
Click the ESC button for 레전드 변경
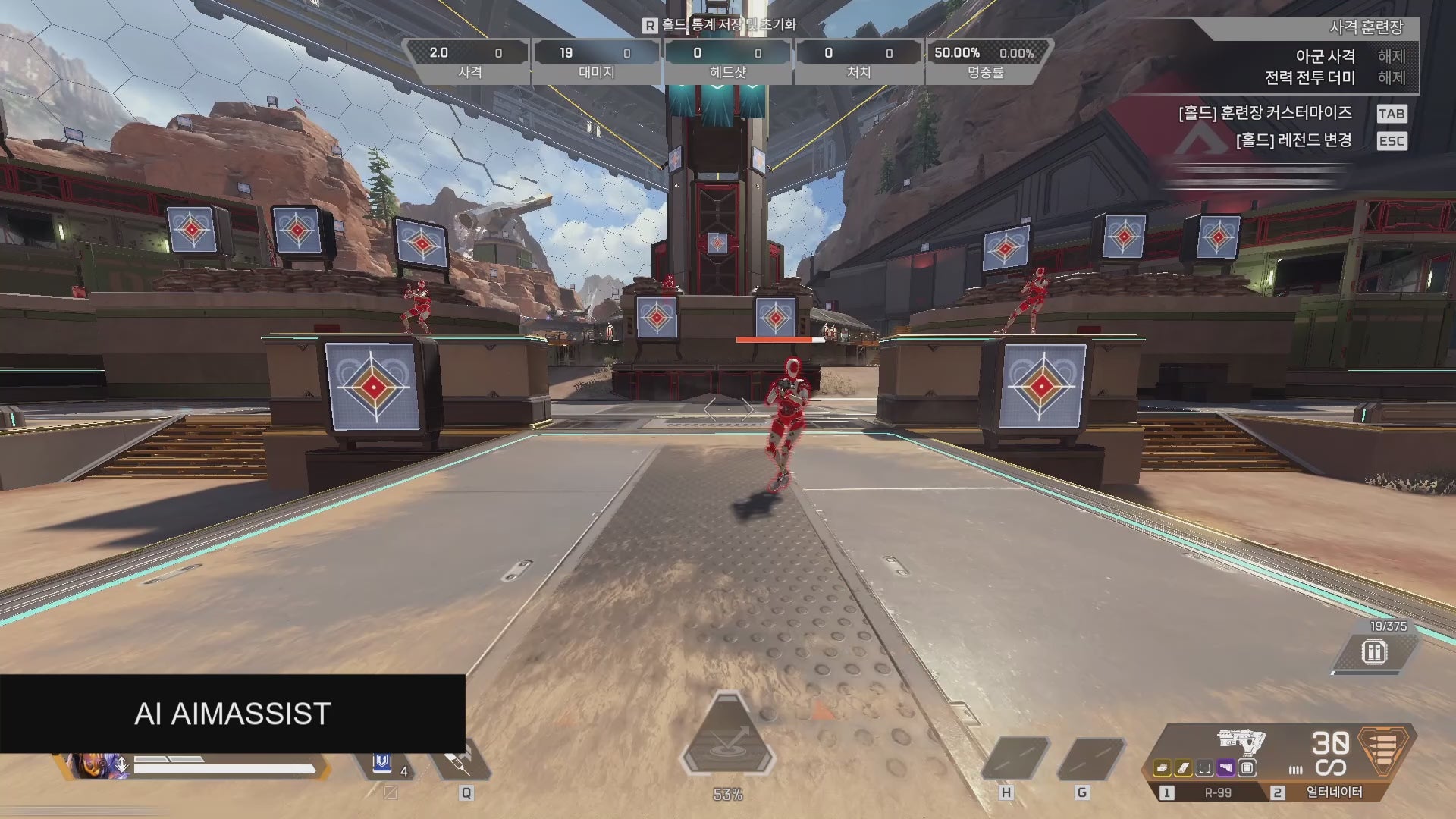coord(1392,140)
